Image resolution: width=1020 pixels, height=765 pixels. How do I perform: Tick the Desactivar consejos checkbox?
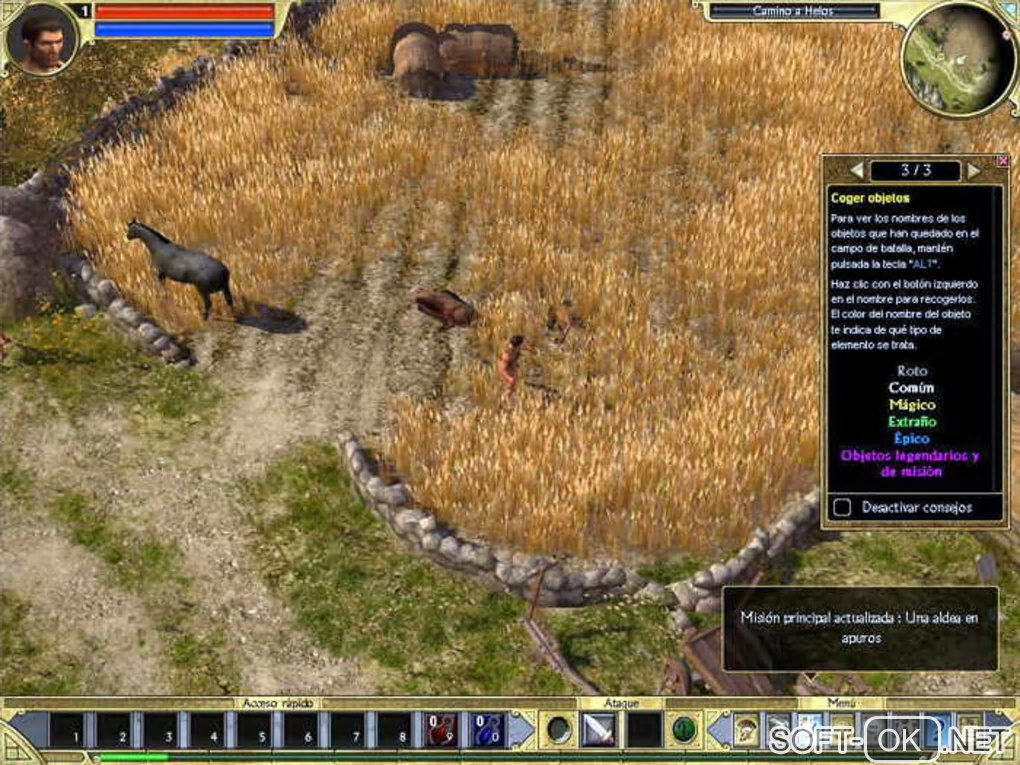pyautogui.click(x=843, y=508)
